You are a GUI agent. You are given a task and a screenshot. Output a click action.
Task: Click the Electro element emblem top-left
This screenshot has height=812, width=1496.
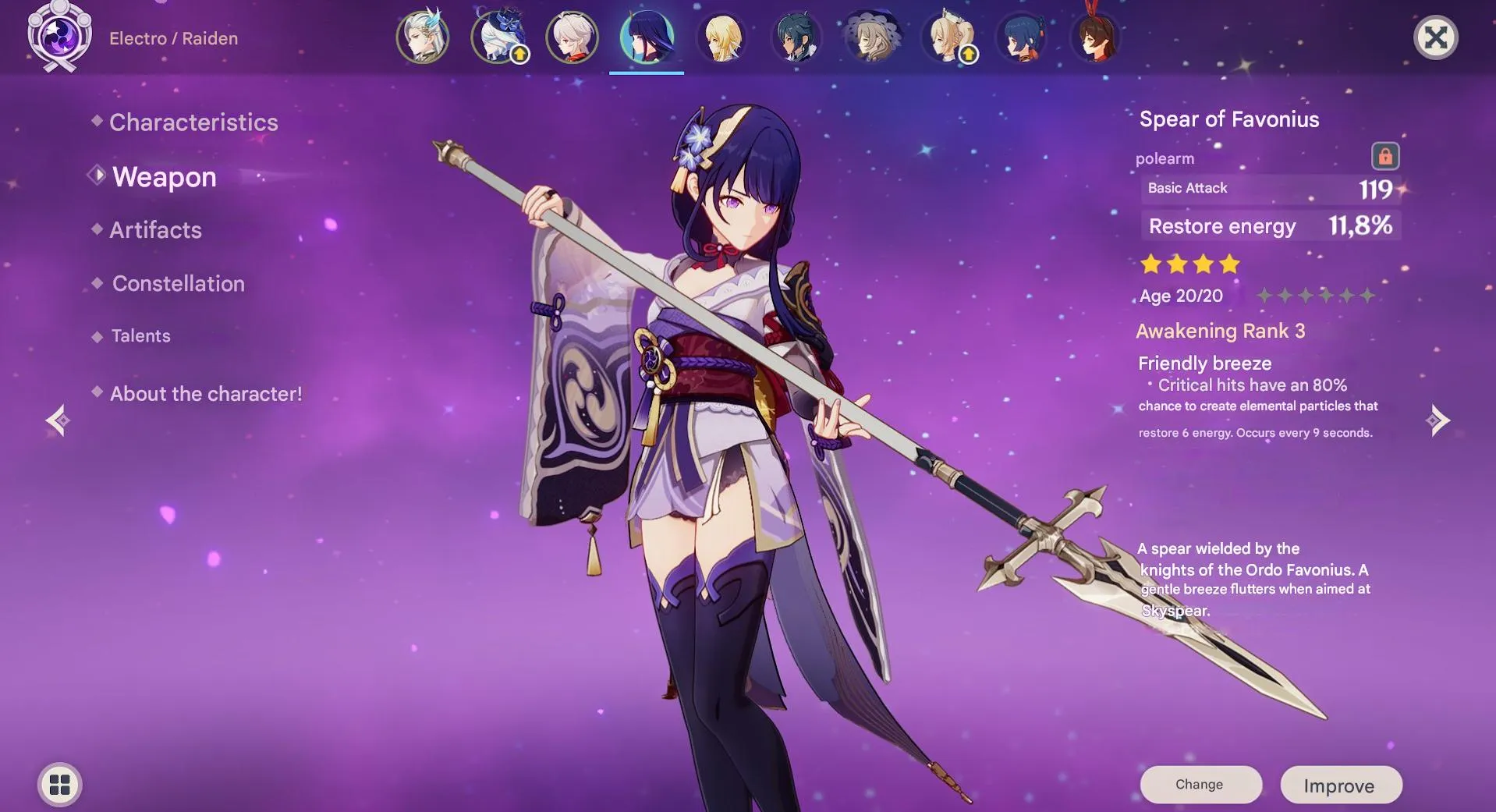[x=59, y=37]
